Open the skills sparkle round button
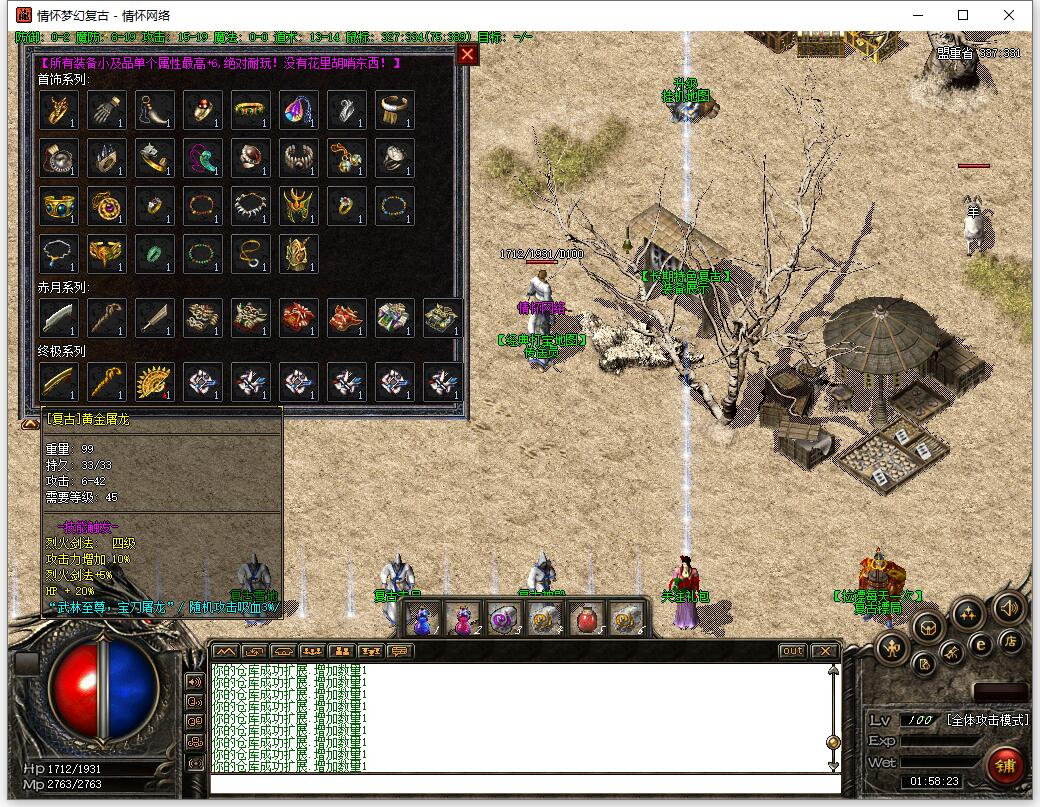Viewport: 1040px width, 807px height. (x=967, y=614)
